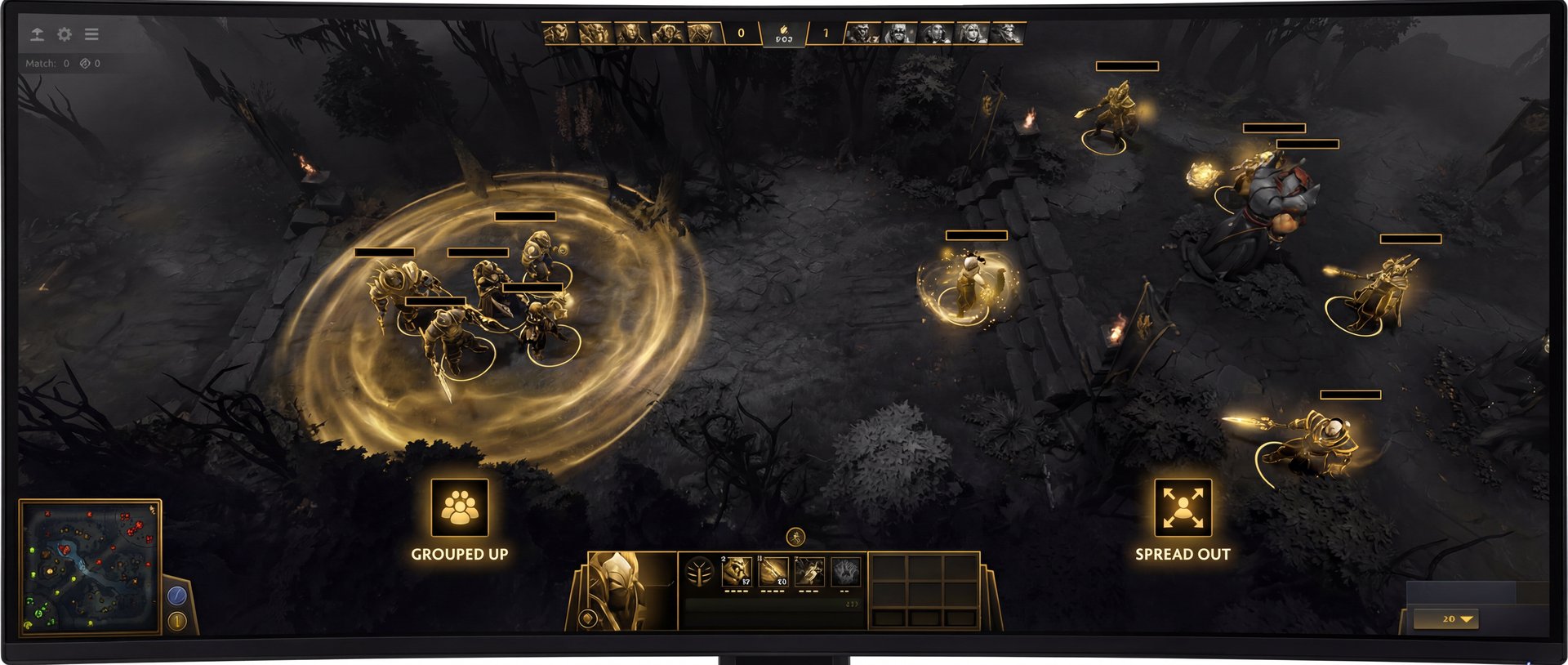Select the Spread Out icon

click(x=1183, y=507)
